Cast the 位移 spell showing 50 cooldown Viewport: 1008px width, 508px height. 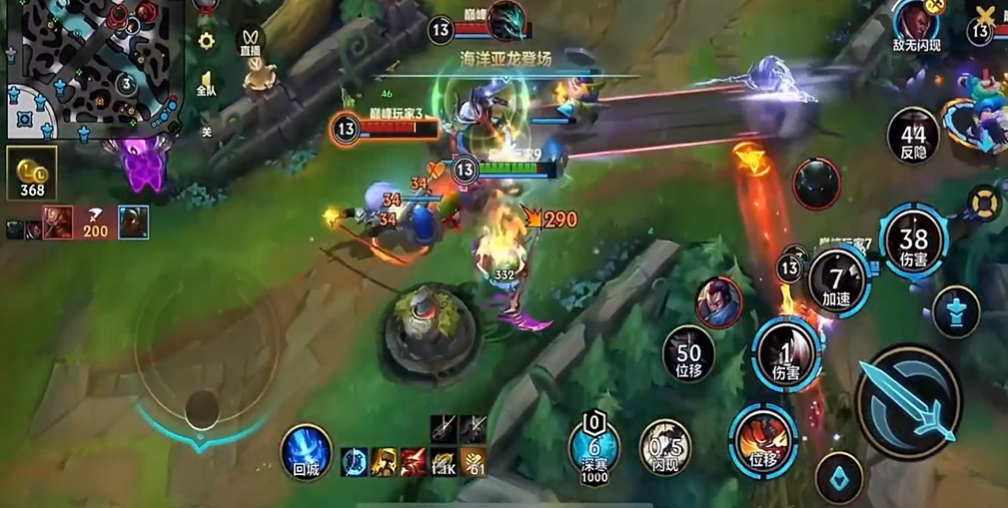(x=688, y=353)
